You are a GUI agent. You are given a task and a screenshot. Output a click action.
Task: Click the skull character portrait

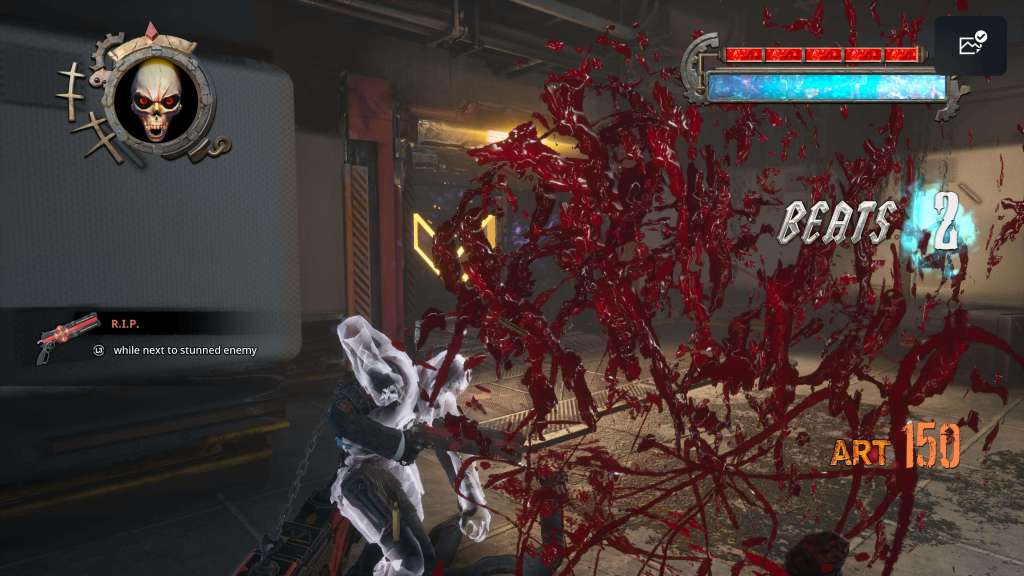point(156,97)
